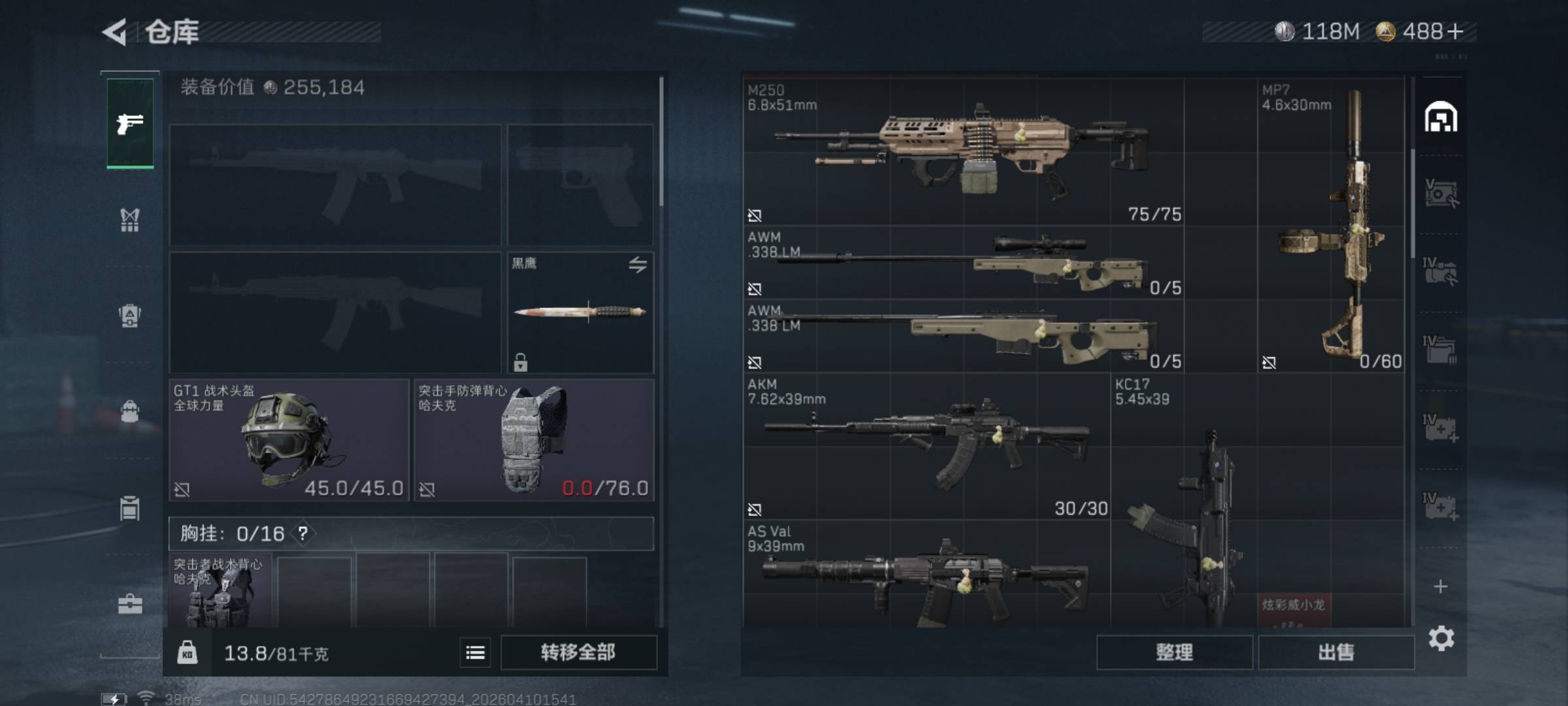The width and height of the screenshot is (1568, 706).
Task: Open the briefcase category tab
Action: tap(130, 604)
